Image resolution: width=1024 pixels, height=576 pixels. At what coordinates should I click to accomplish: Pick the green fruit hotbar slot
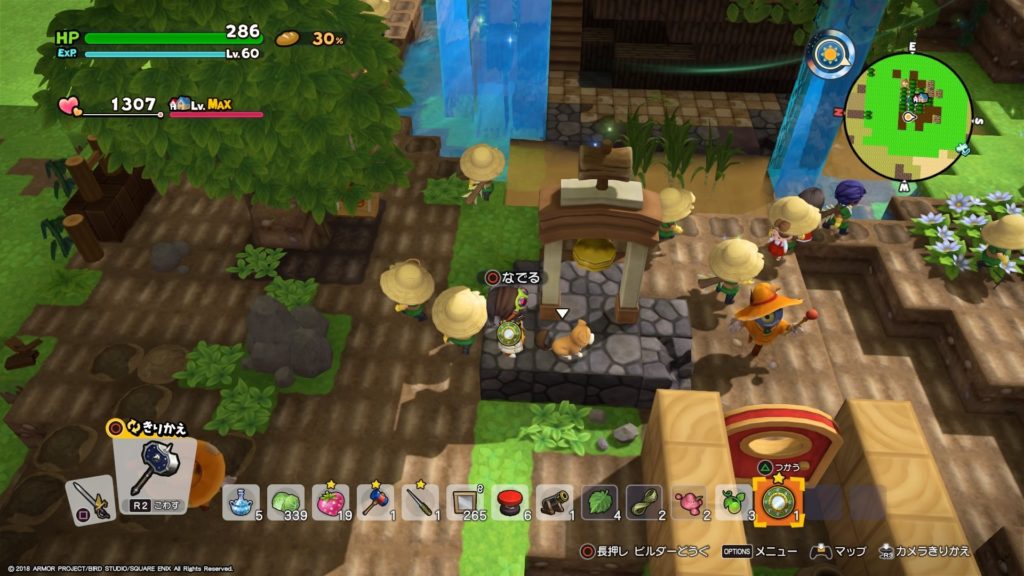(735, 503)
